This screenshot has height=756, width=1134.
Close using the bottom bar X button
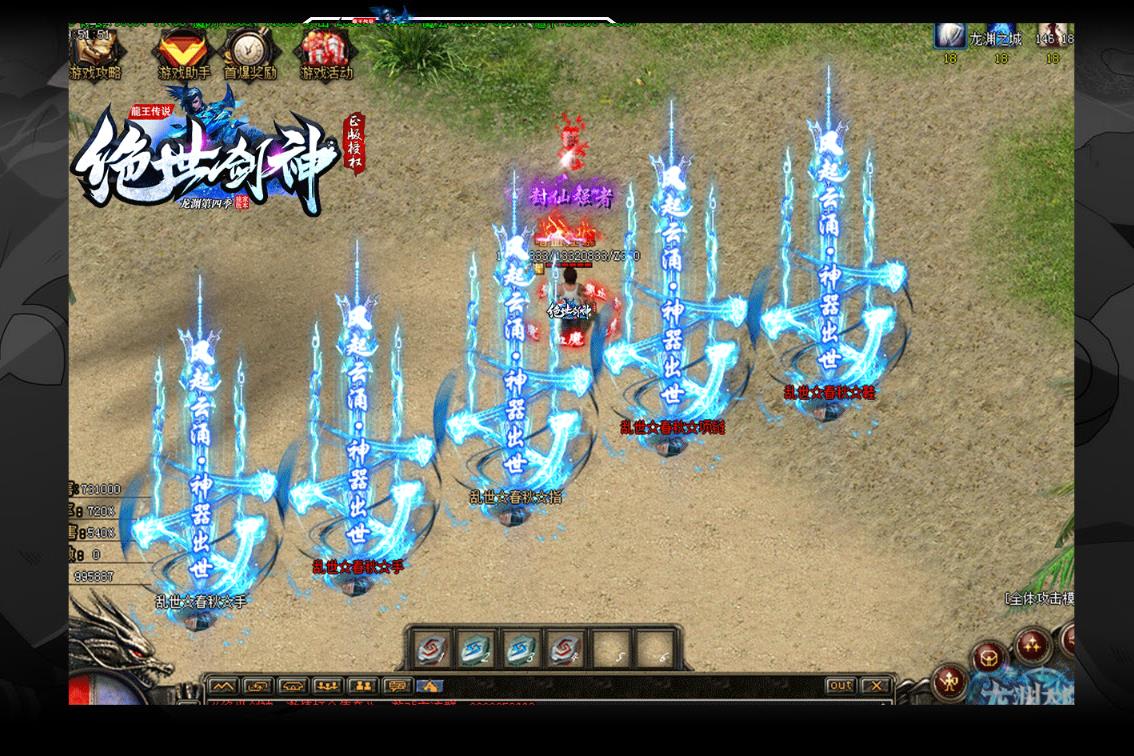[x=875, y=686]
